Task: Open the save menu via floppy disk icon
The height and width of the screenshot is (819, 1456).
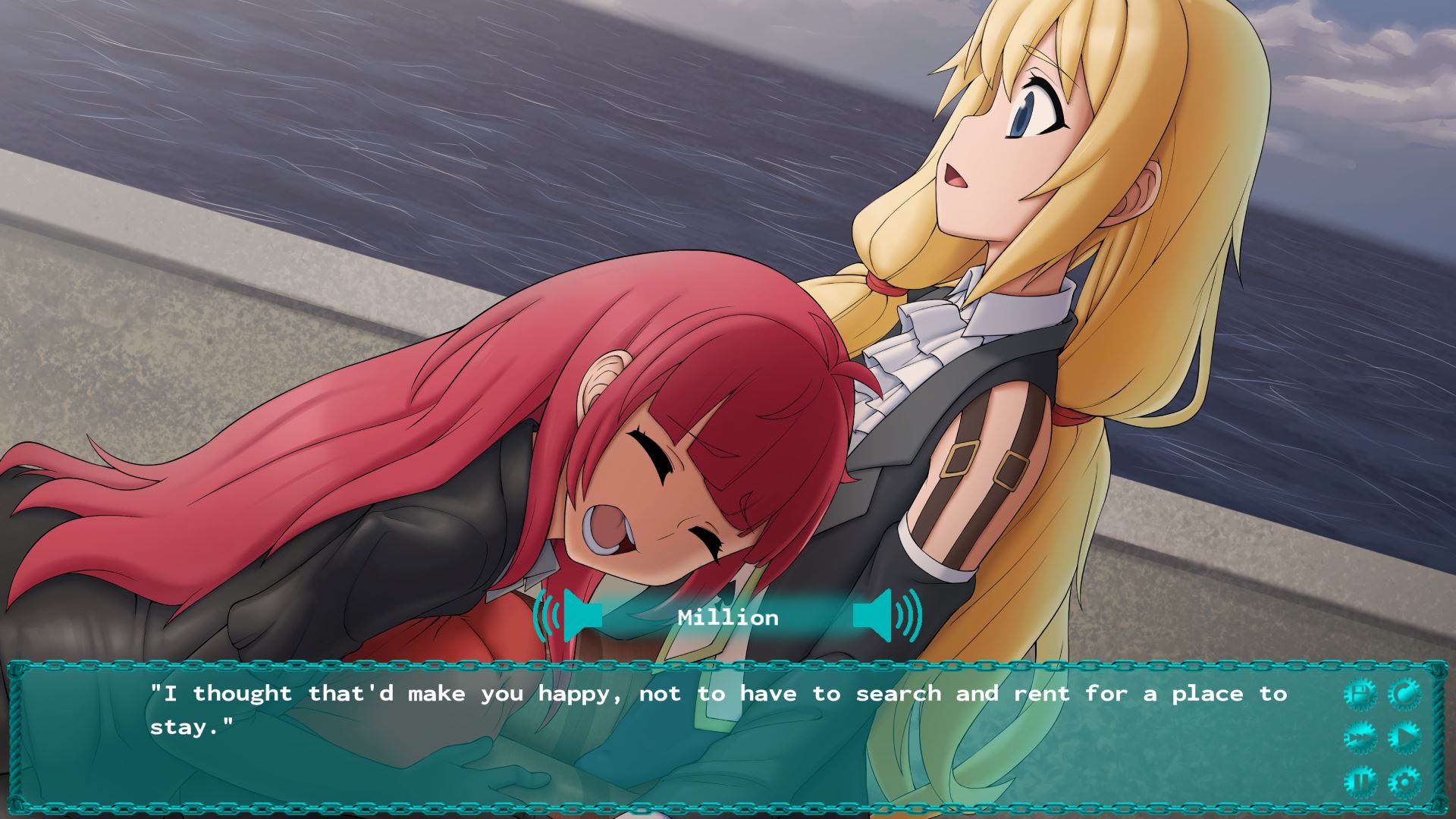Action: click(1359, 694)
